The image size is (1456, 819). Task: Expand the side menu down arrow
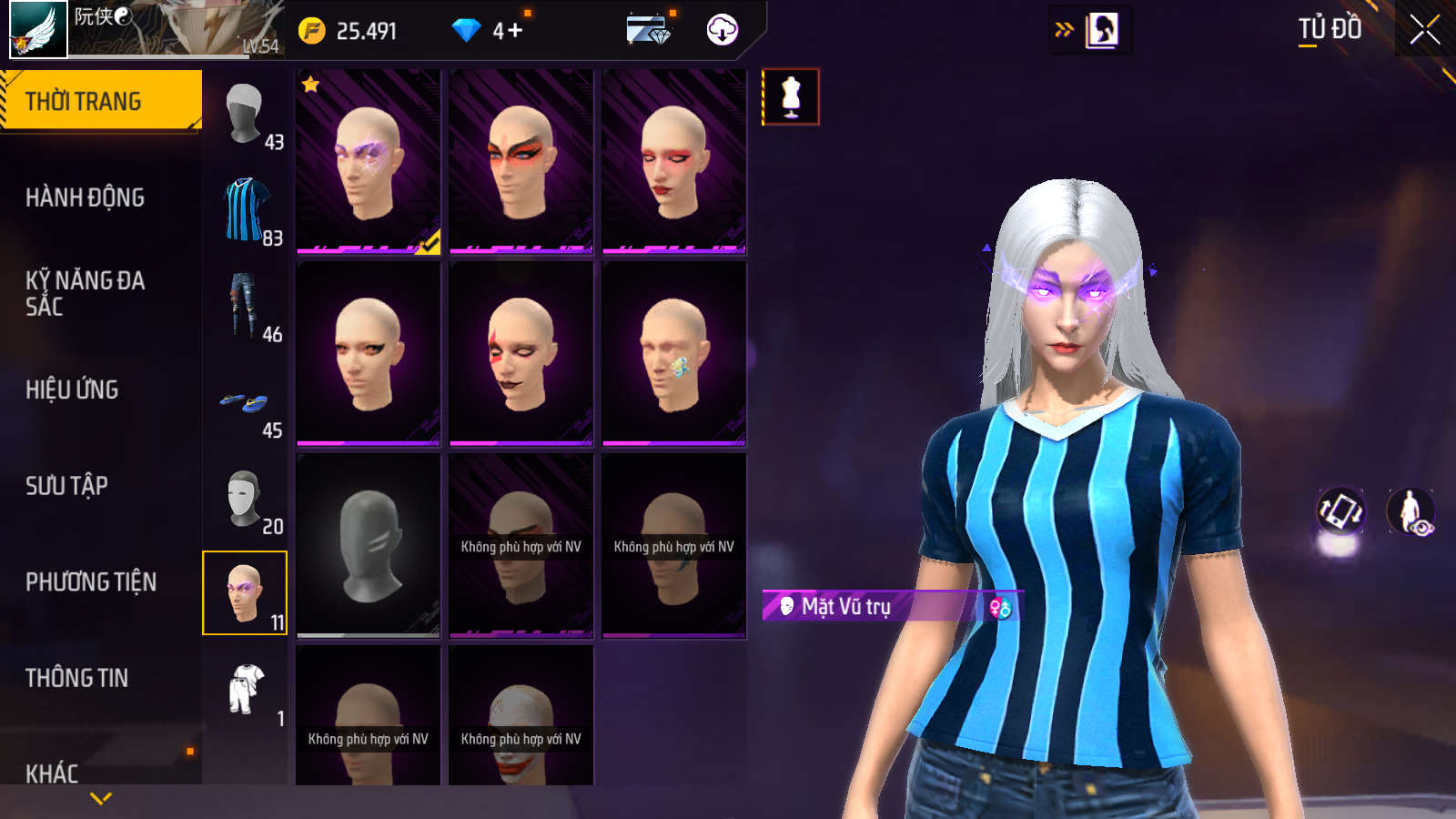tap(101, 798)
